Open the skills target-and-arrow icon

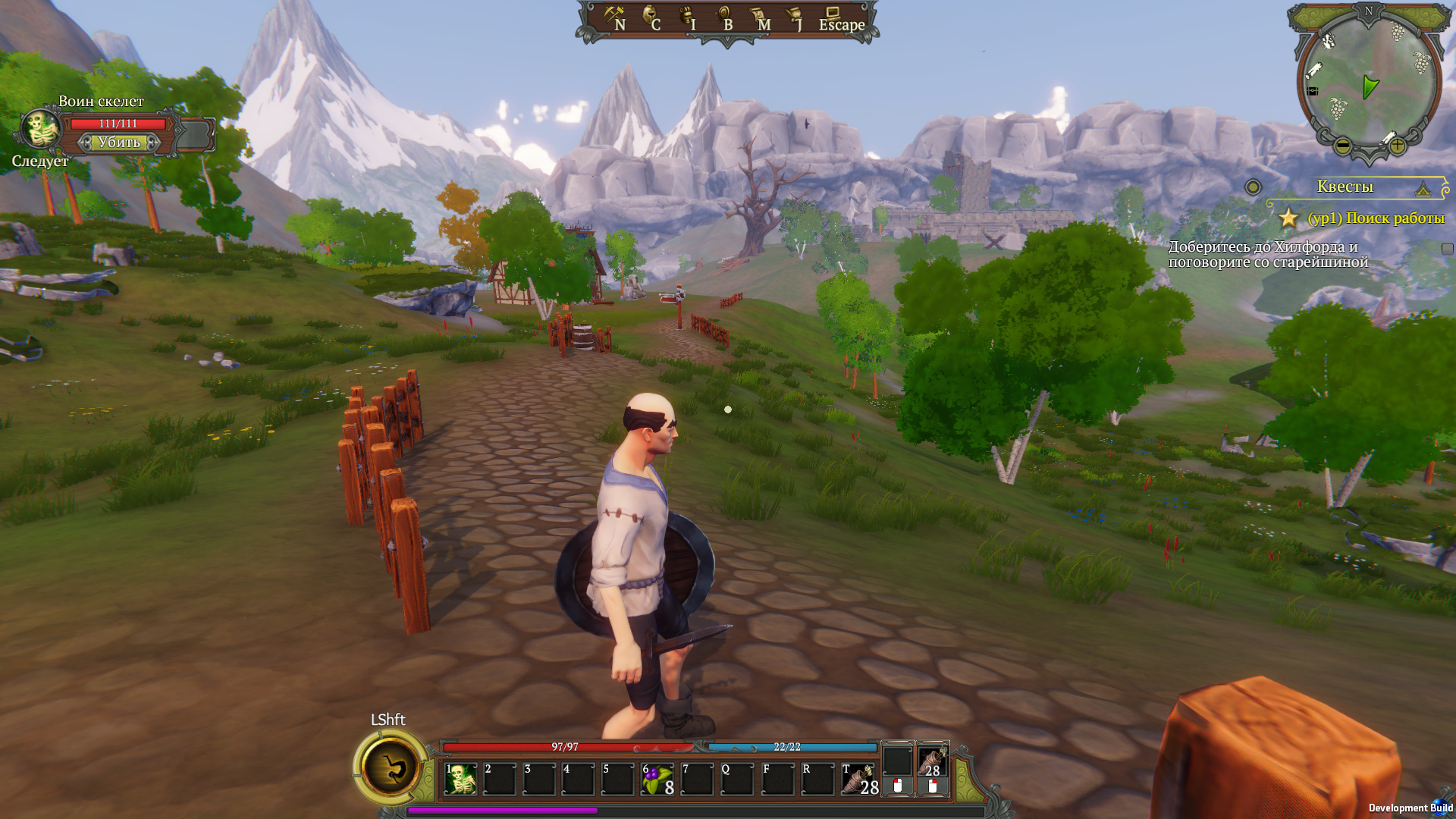click(x=724, y=18)
